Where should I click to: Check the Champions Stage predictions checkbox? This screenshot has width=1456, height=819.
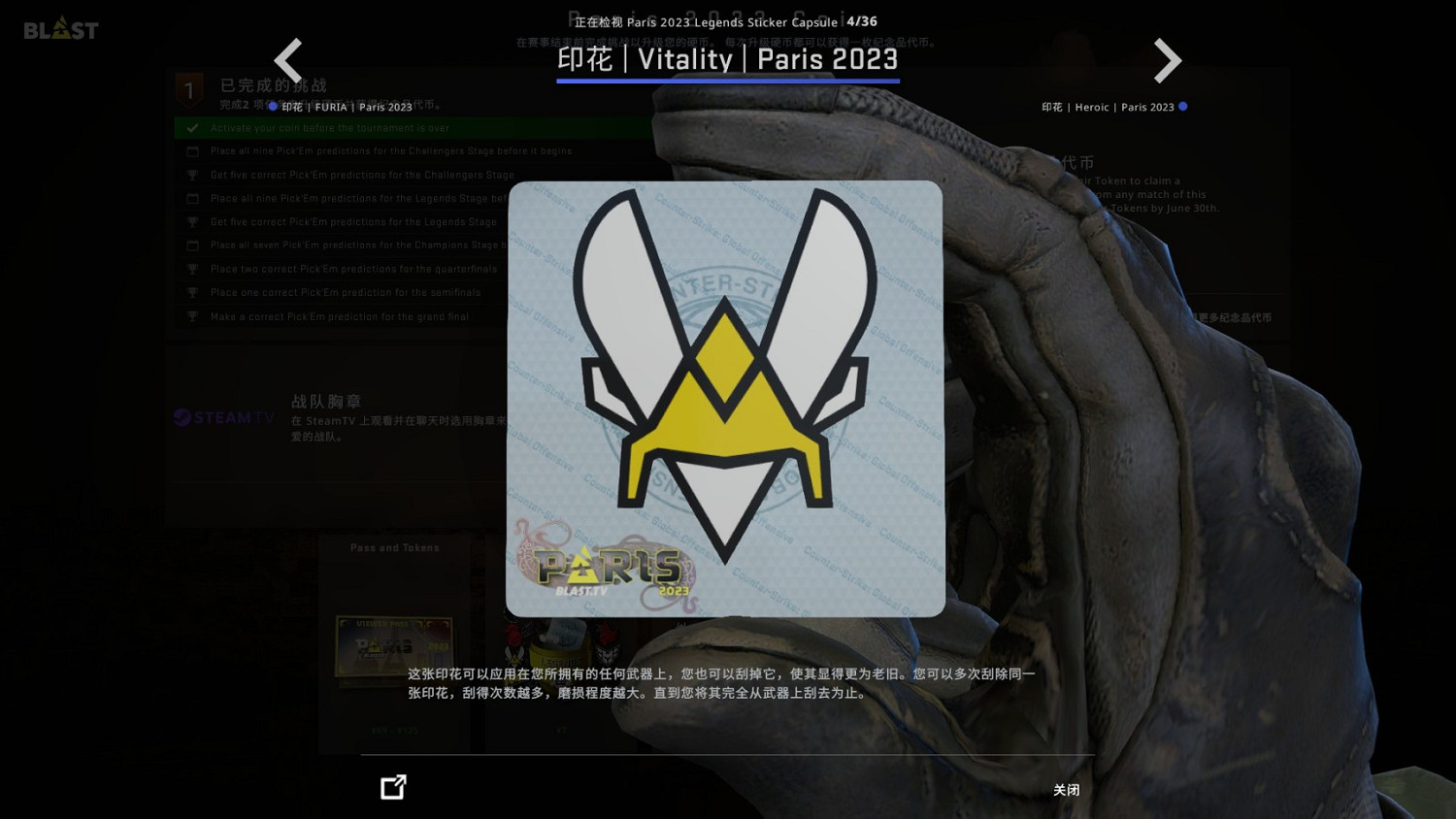[192, 245]
